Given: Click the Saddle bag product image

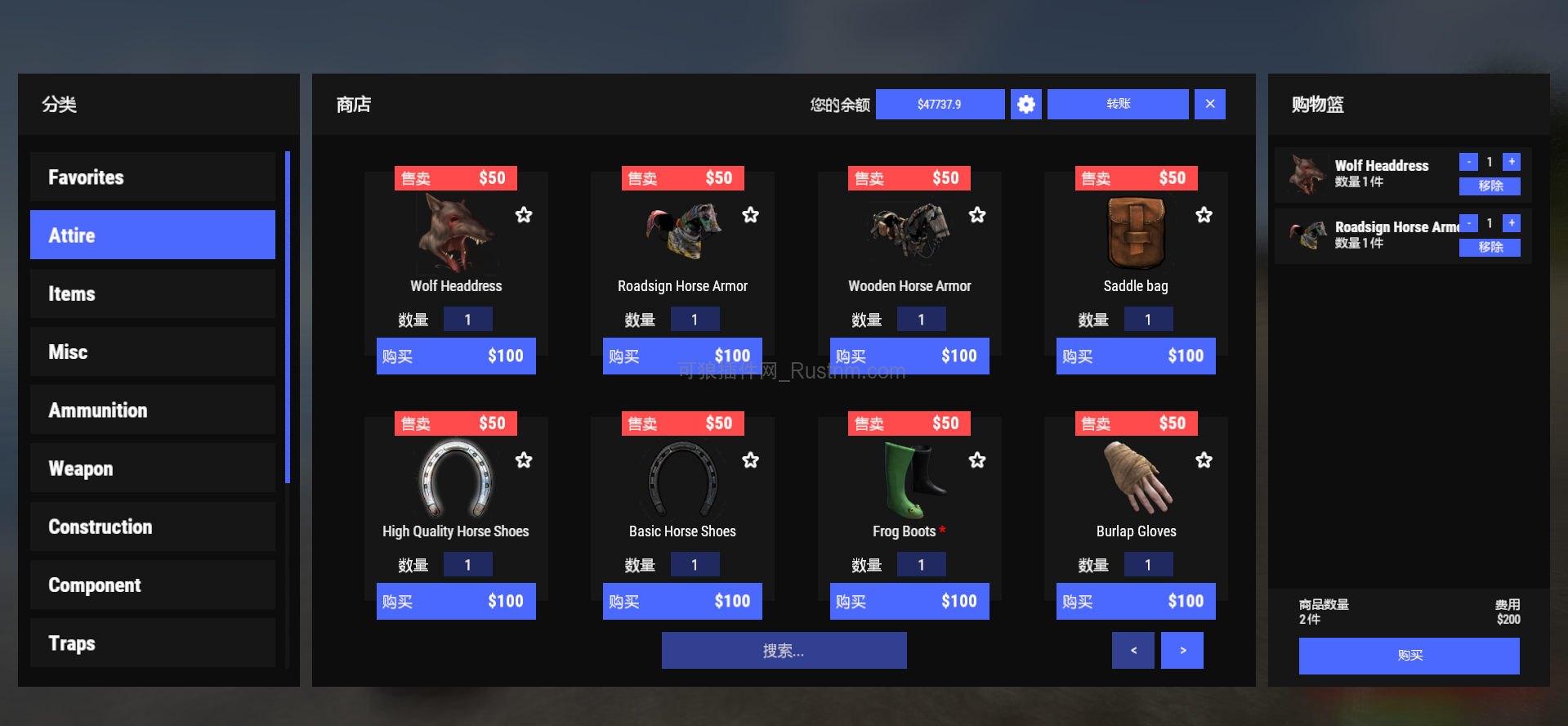Looking at the screenshot, I should pyautogui.click(x=1135, y=233).
